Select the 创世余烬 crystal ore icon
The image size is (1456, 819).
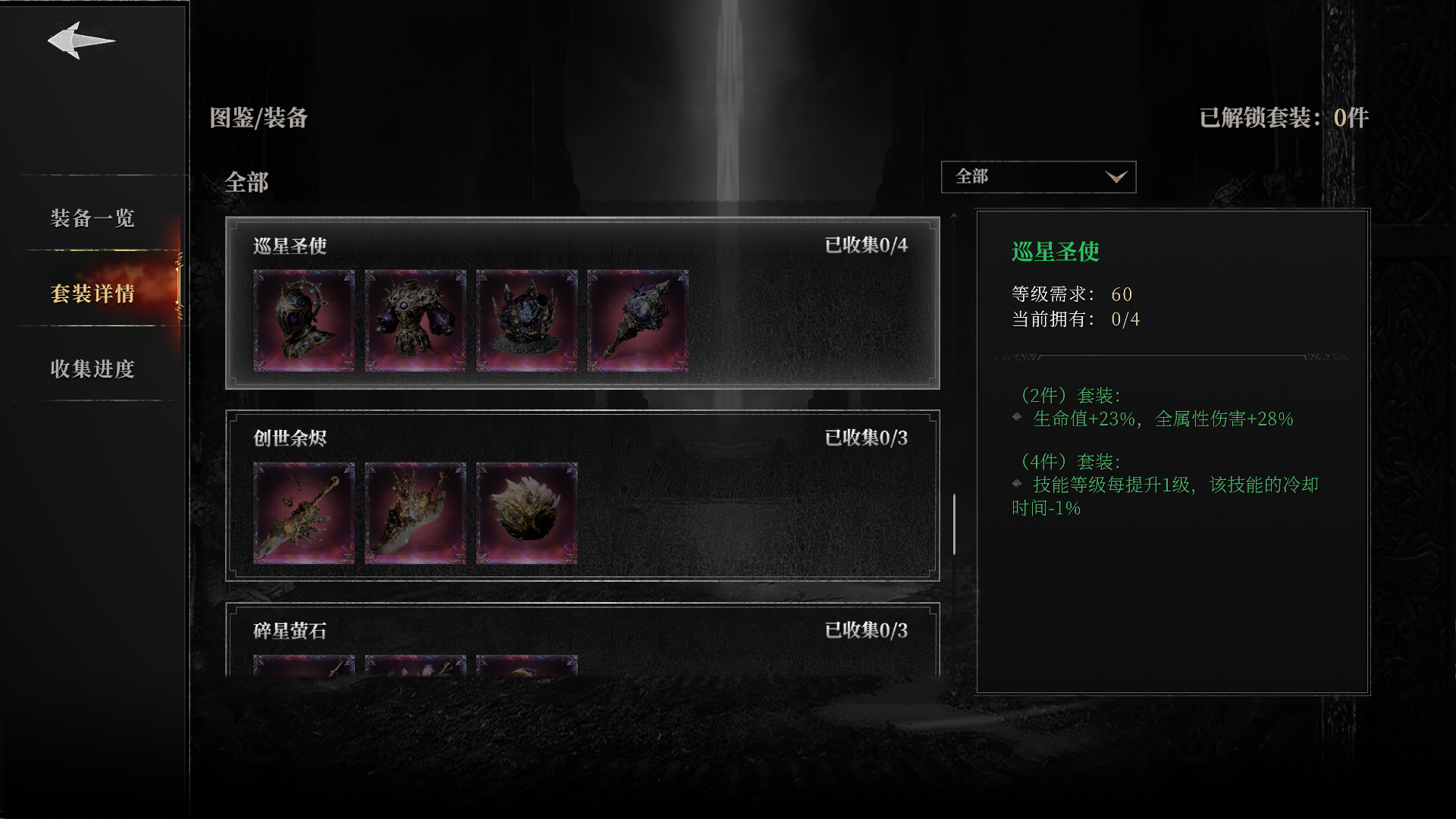coord(526,513)
